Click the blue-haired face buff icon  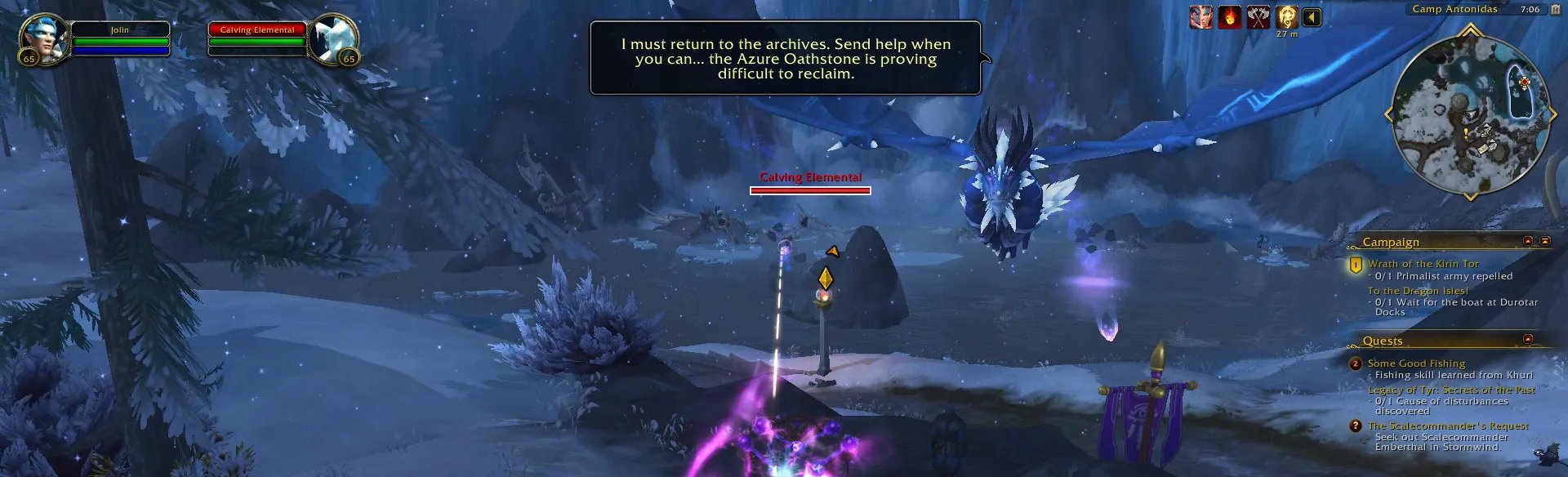(x=1200, y=17)
